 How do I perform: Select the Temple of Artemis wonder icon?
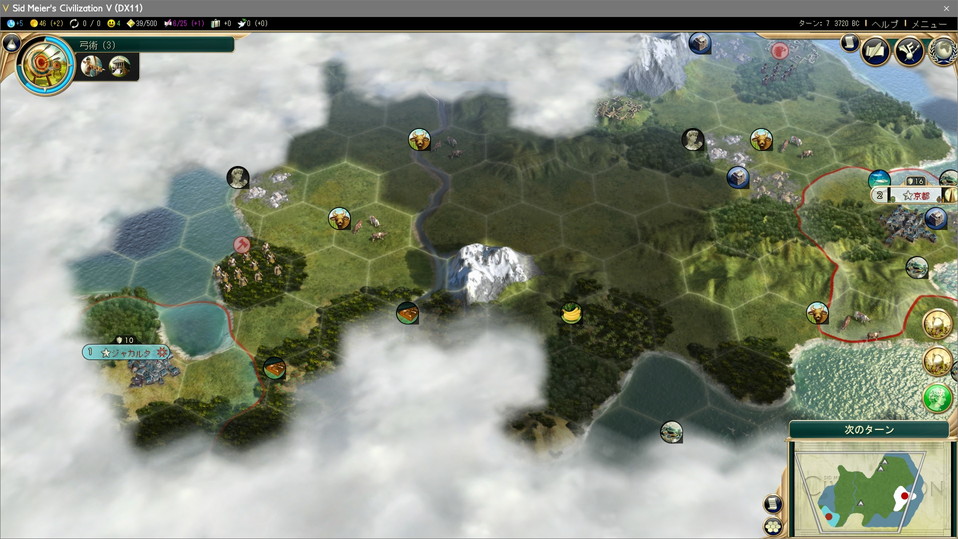(118, 66)
